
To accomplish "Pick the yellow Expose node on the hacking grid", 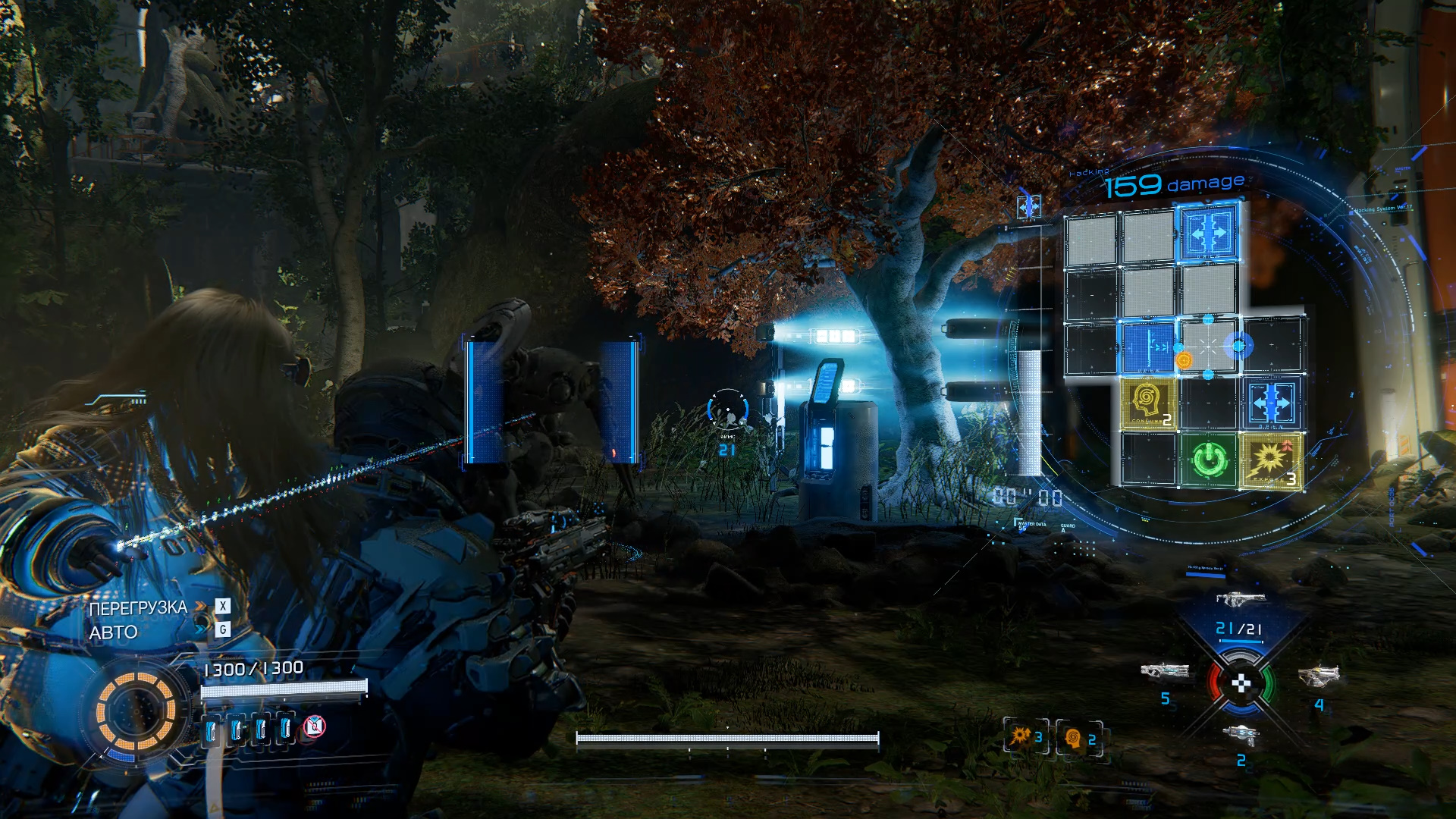I will 1271,460.
